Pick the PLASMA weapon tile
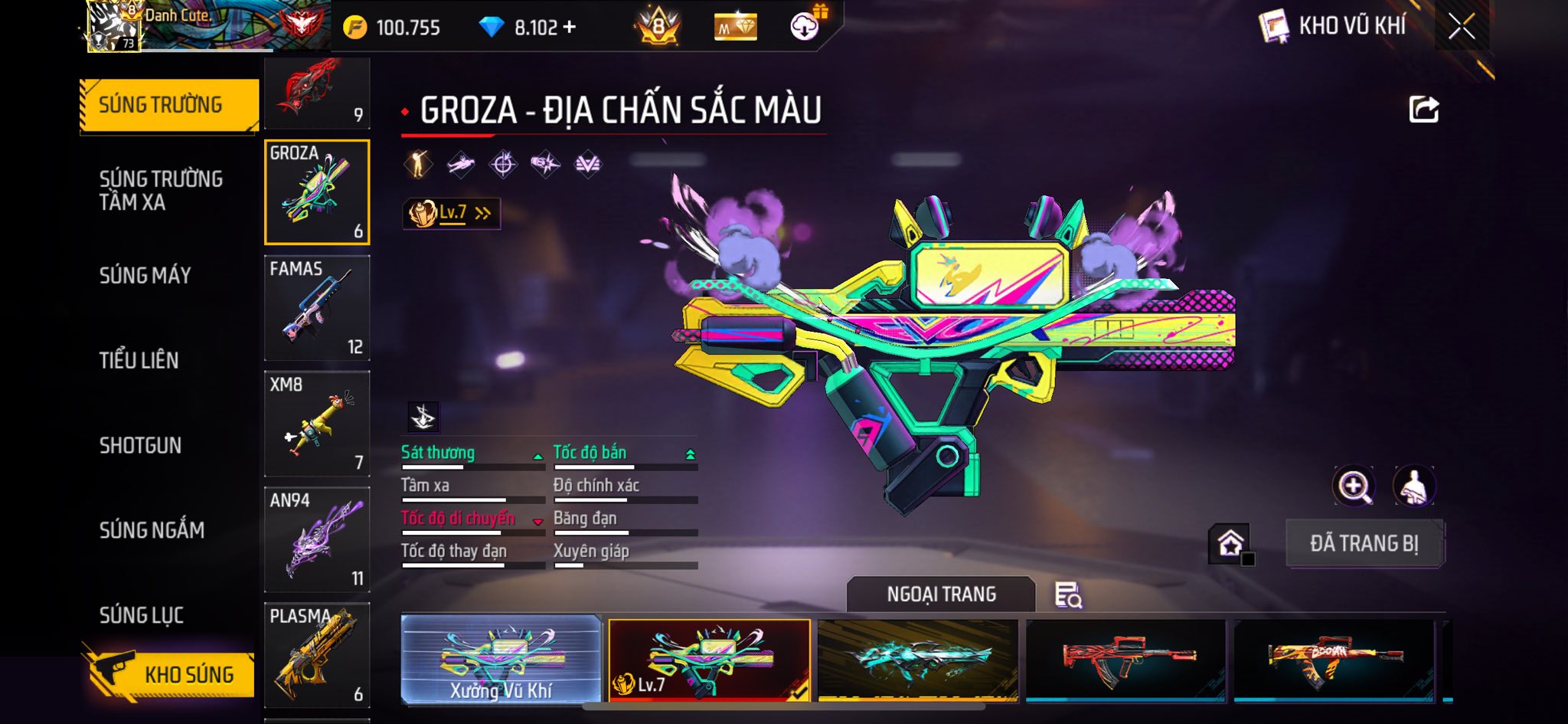This screenshot has width=1568, height=724. pyautogui.click(x=317, y=655)
